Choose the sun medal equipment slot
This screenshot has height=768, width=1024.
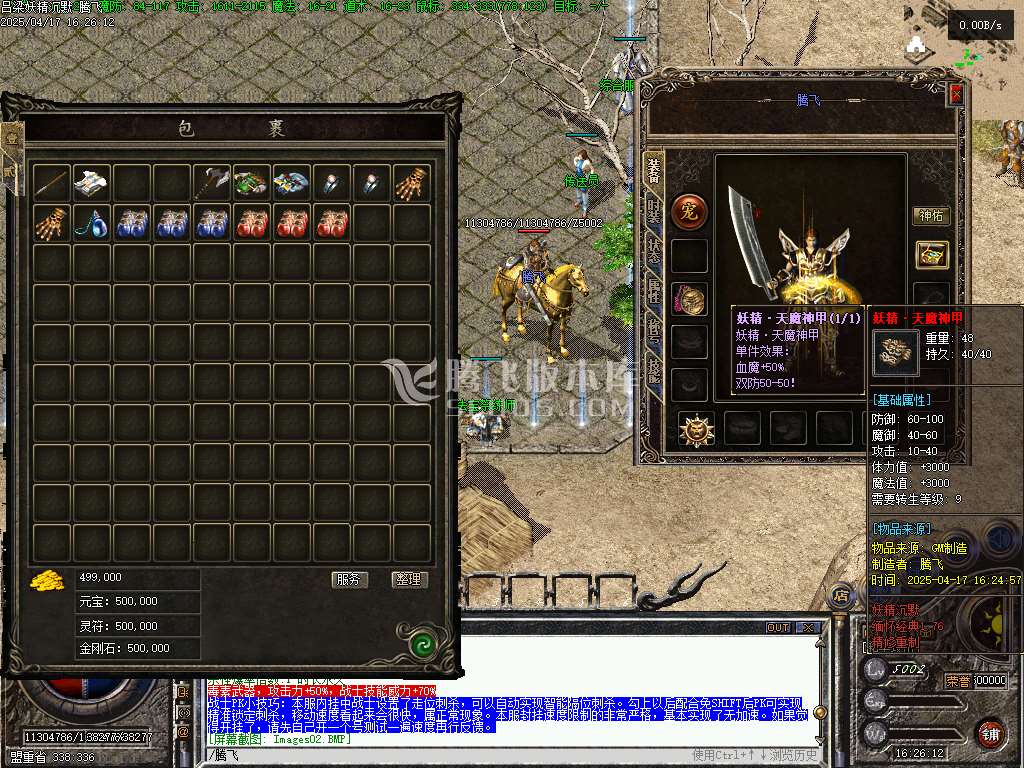(697, 428)
